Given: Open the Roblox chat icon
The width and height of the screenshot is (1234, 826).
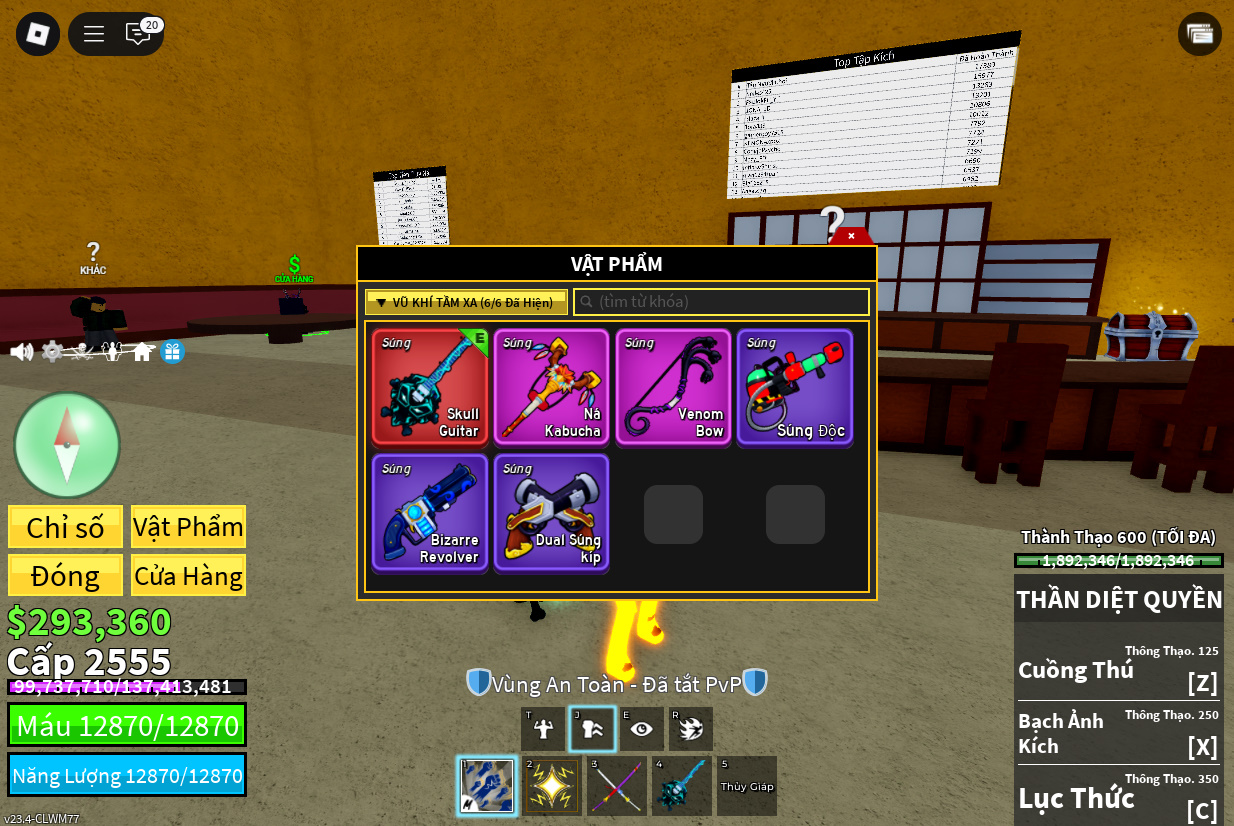Looking at the screenshot, I should tap(138, 34).
